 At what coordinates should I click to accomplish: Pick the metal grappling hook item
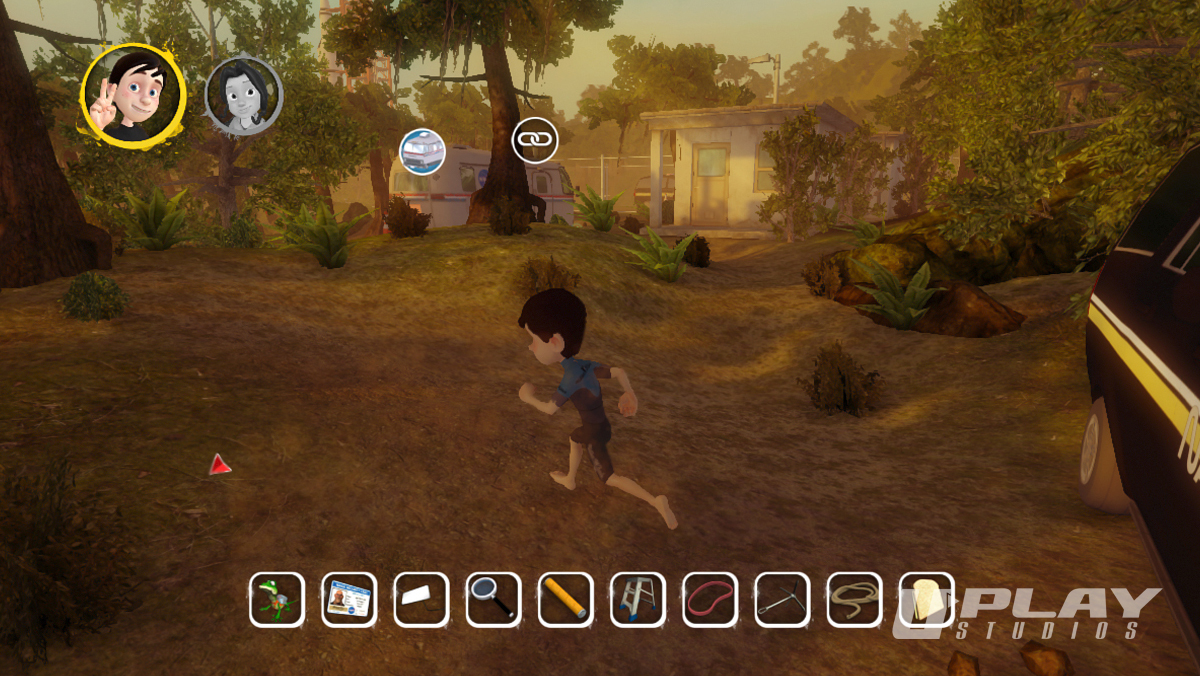tap(782, 599)
